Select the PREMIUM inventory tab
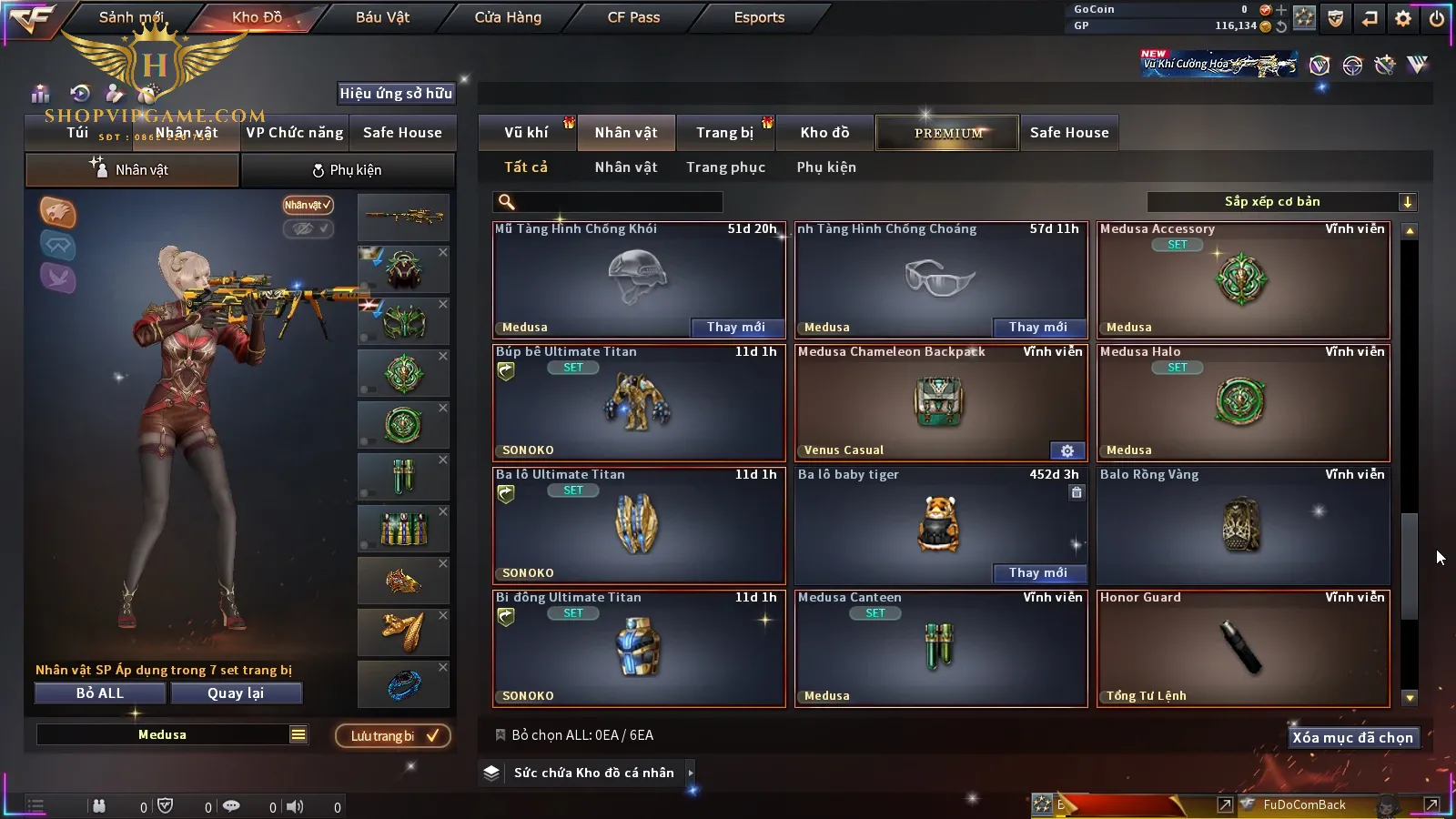This screenshot has width=1456, height=819. [x=948, y=133]
